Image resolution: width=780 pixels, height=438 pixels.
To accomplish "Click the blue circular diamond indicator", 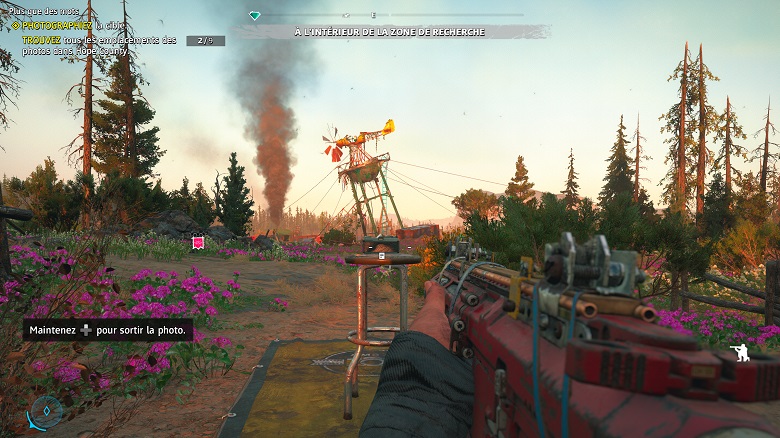I will [46, 410].
